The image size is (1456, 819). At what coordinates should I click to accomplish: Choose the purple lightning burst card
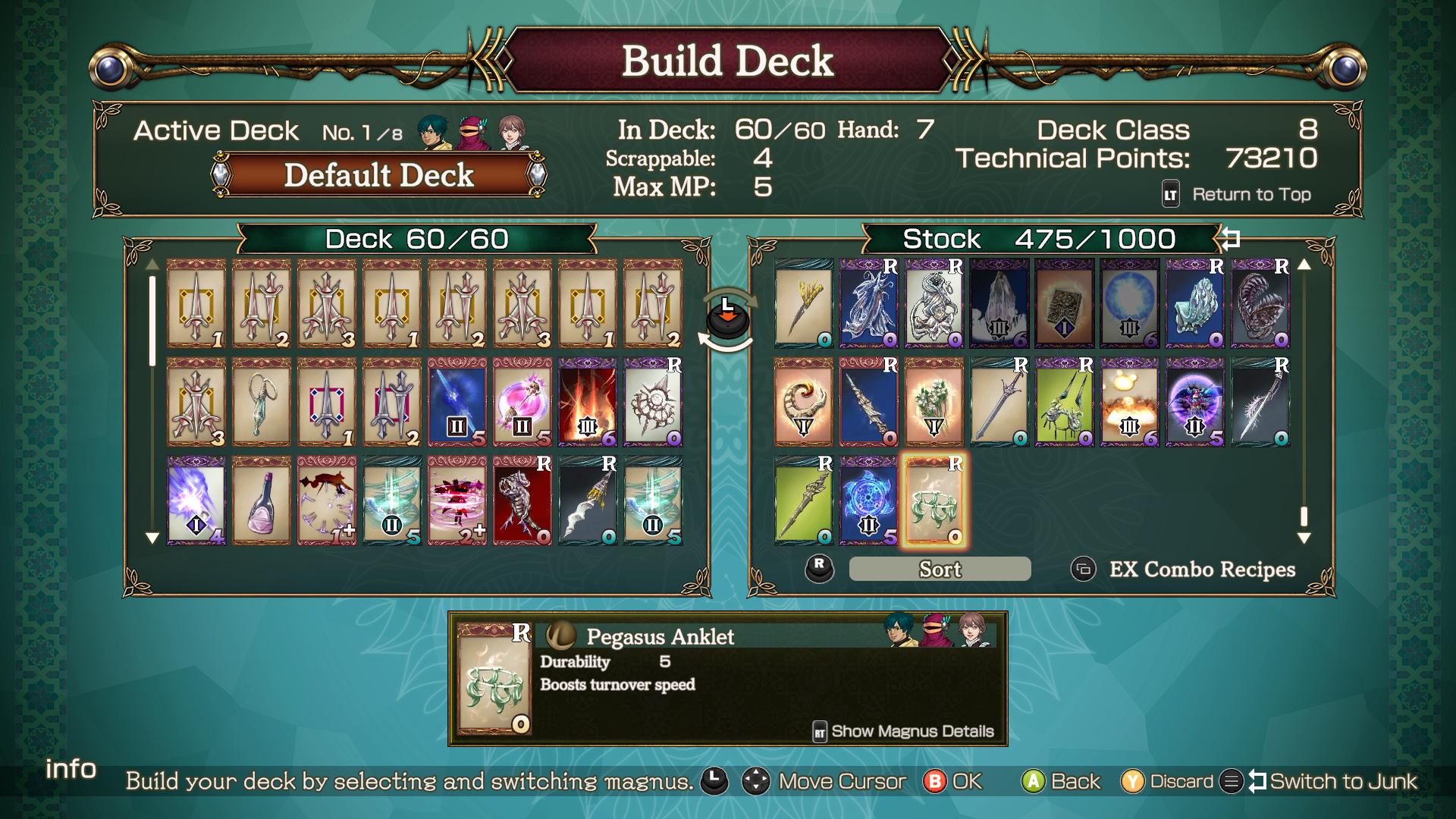coord(196,500)
